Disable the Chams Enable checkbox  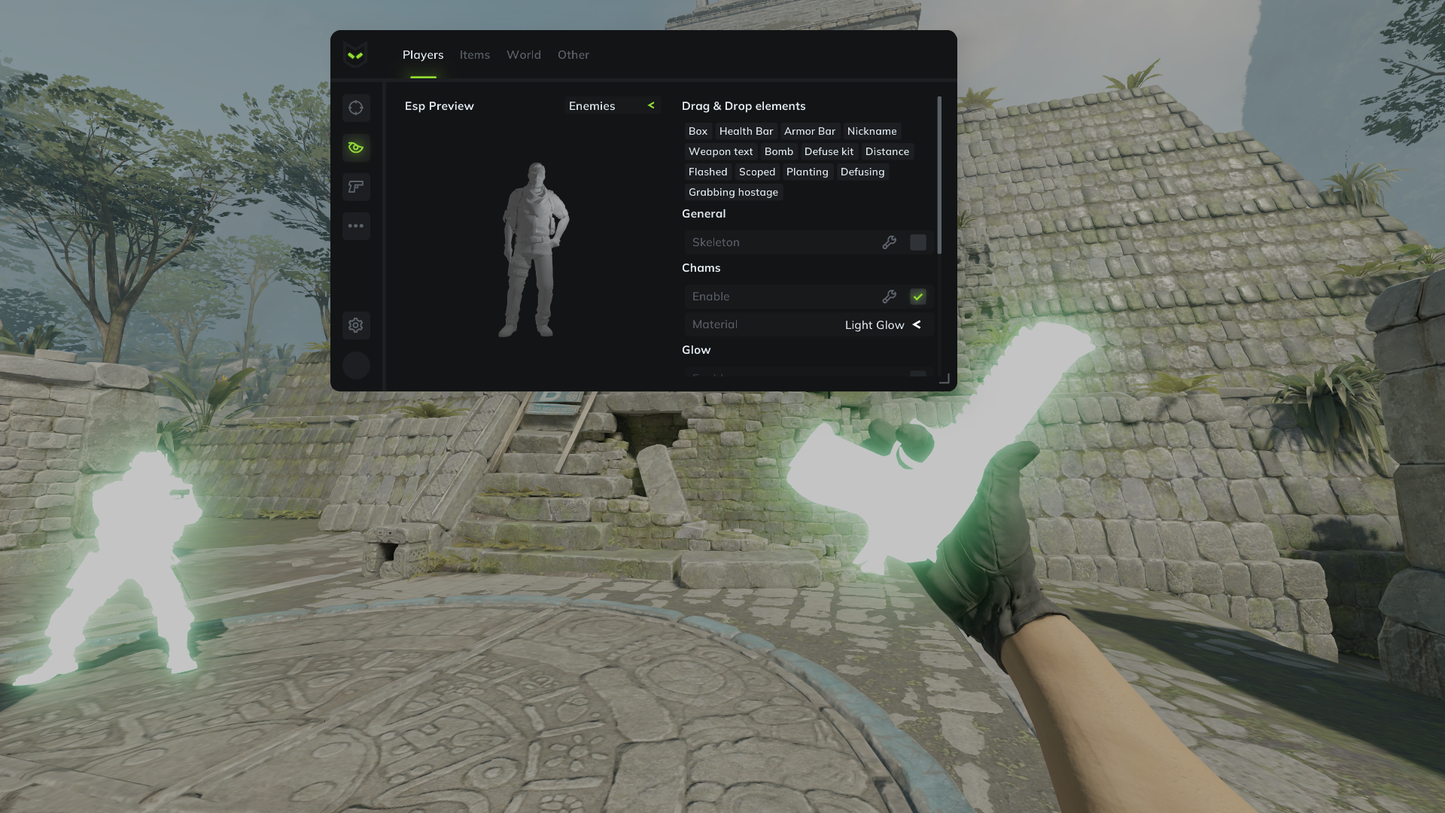pyautogui.click(x=917, y=296)
